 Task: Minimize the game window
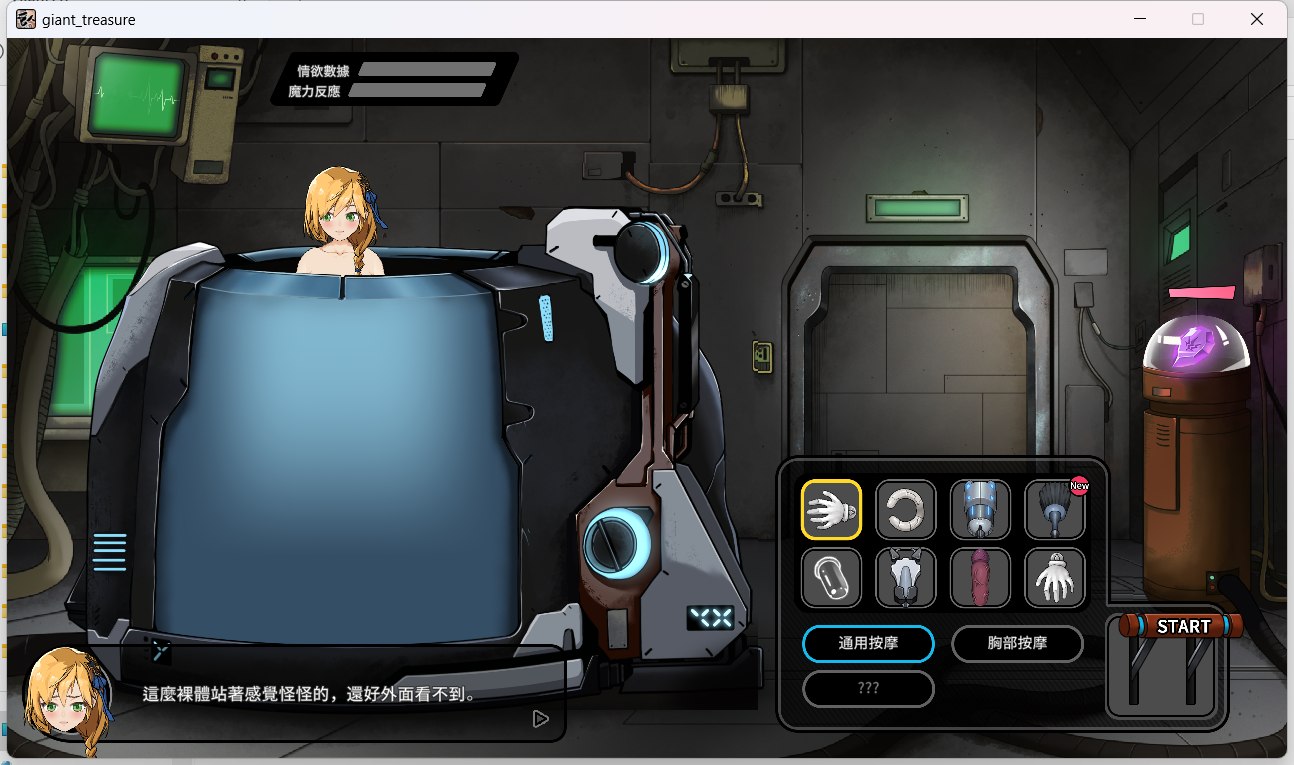1140,19
